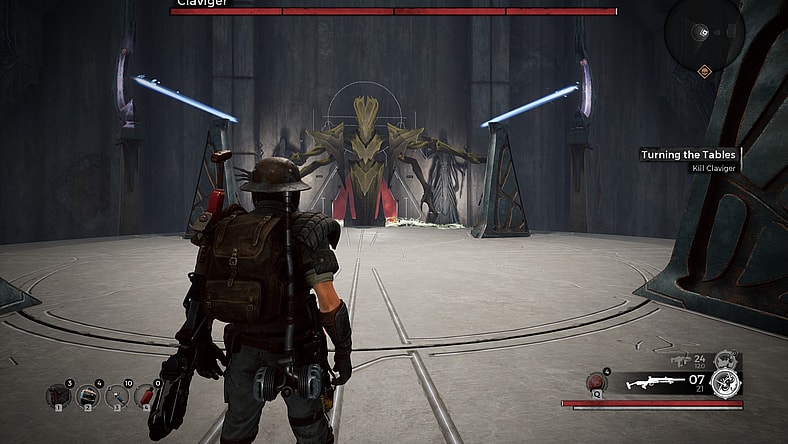Screen dimensions: 788x444
Task: Select the small handgun weapon mod icon
Action: [x=727, y=358]
